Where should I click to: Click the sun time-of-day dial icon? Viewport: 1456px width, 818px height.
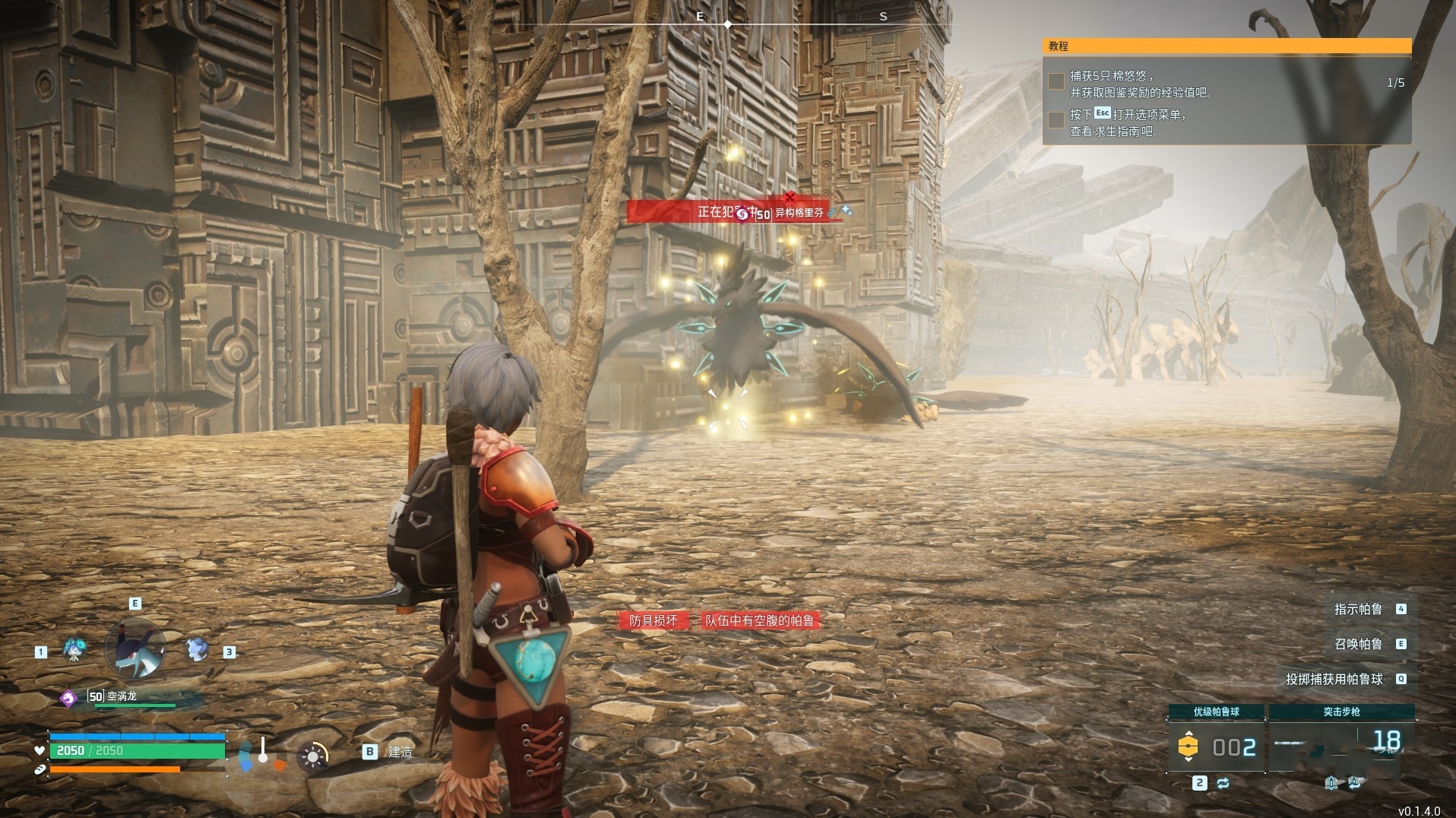312,756
